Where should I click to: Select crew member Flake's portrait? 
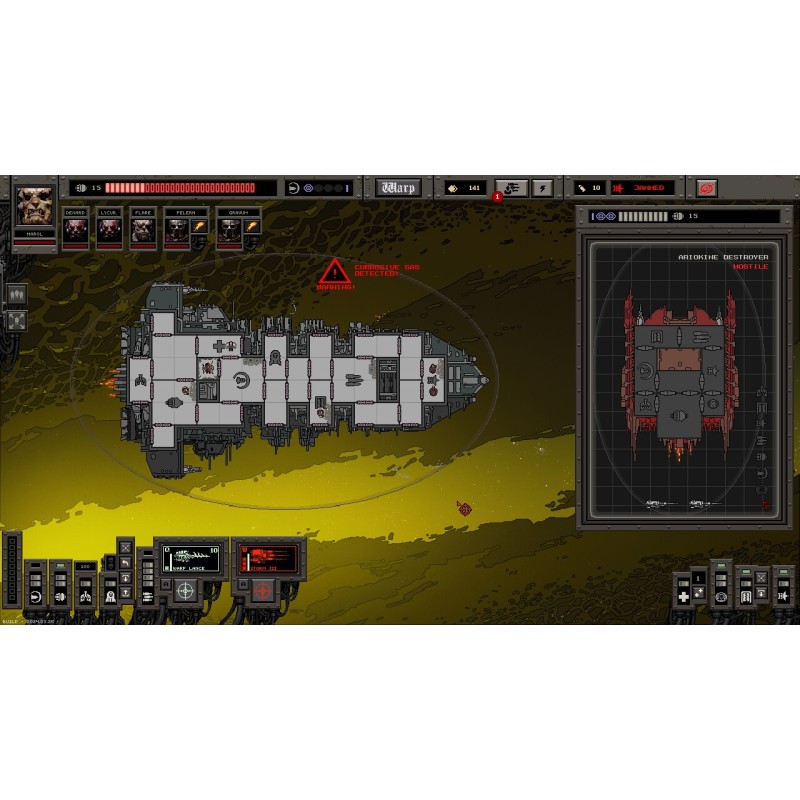point(142,229)
